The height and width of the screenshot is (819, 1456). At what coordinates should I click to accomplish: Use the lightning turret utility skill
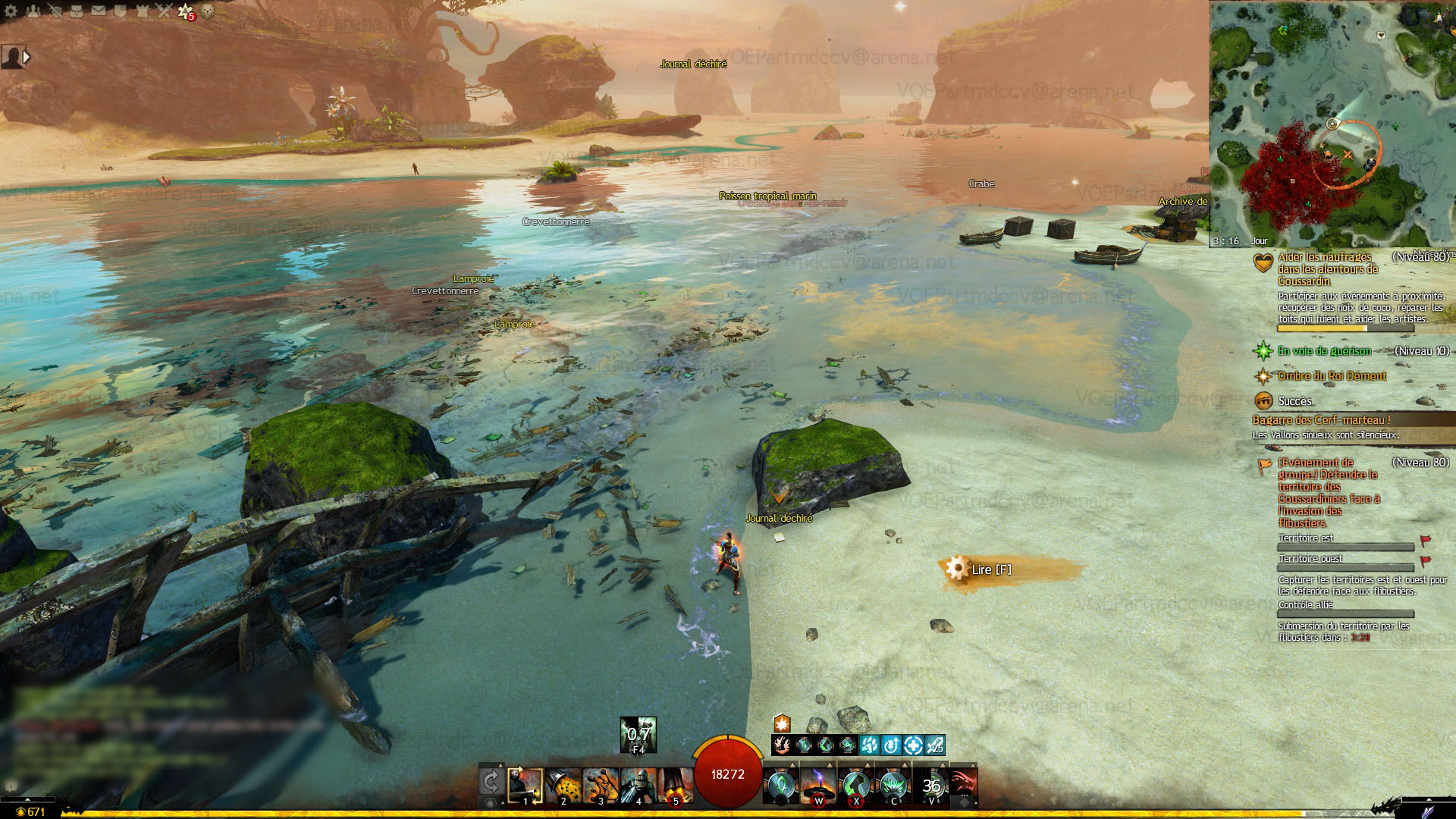[818, 786]
